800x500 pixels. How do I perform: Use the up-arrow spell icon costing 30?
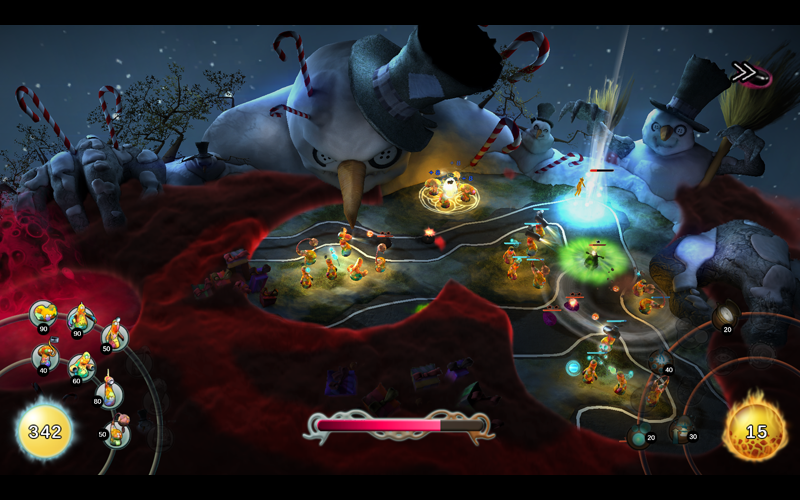click(683, 431)
